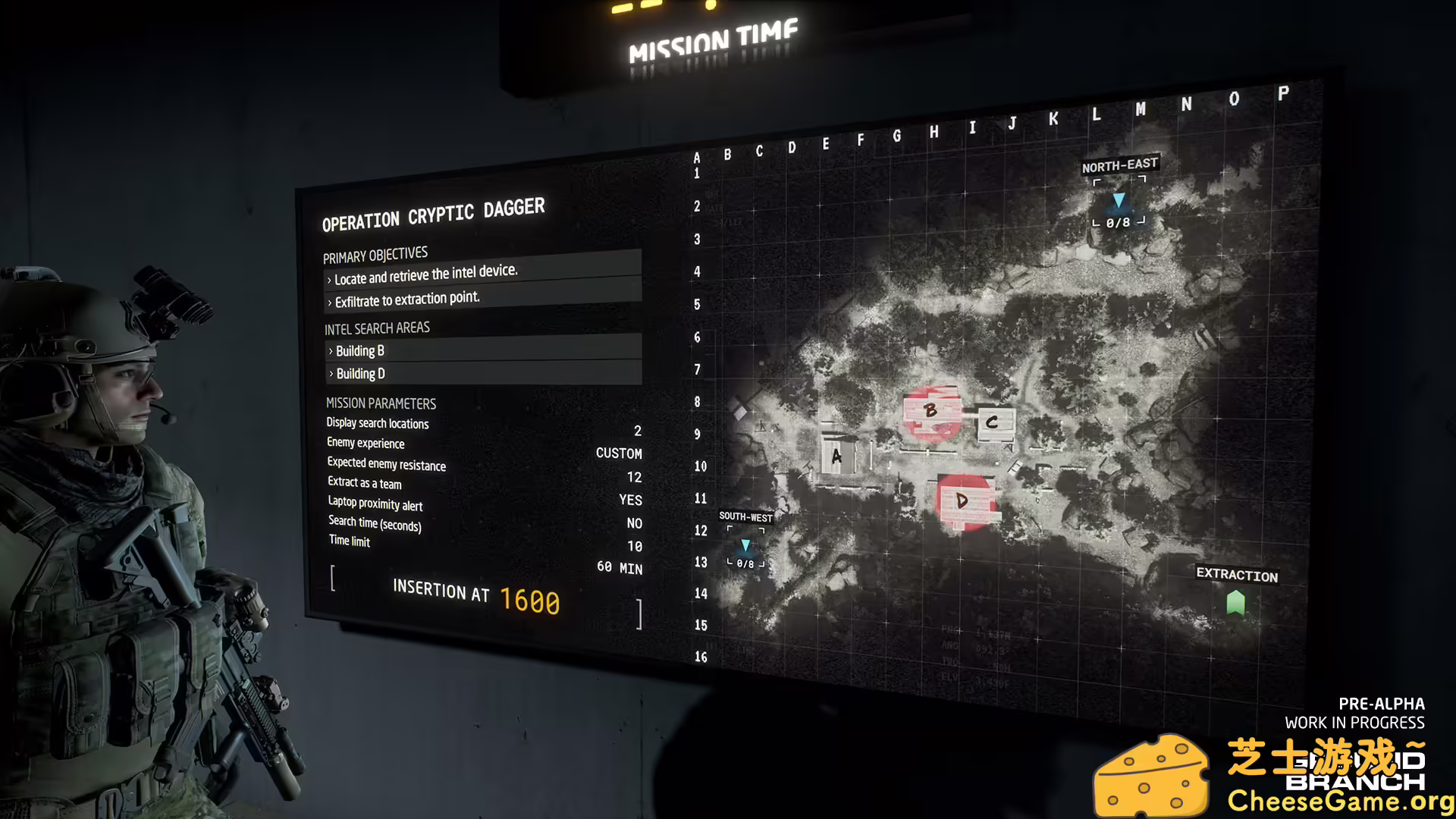Enable the Laptop proximity alert setting
Image resolution: width=1456 pixels, height=819 pixels.
pos(634,523)
